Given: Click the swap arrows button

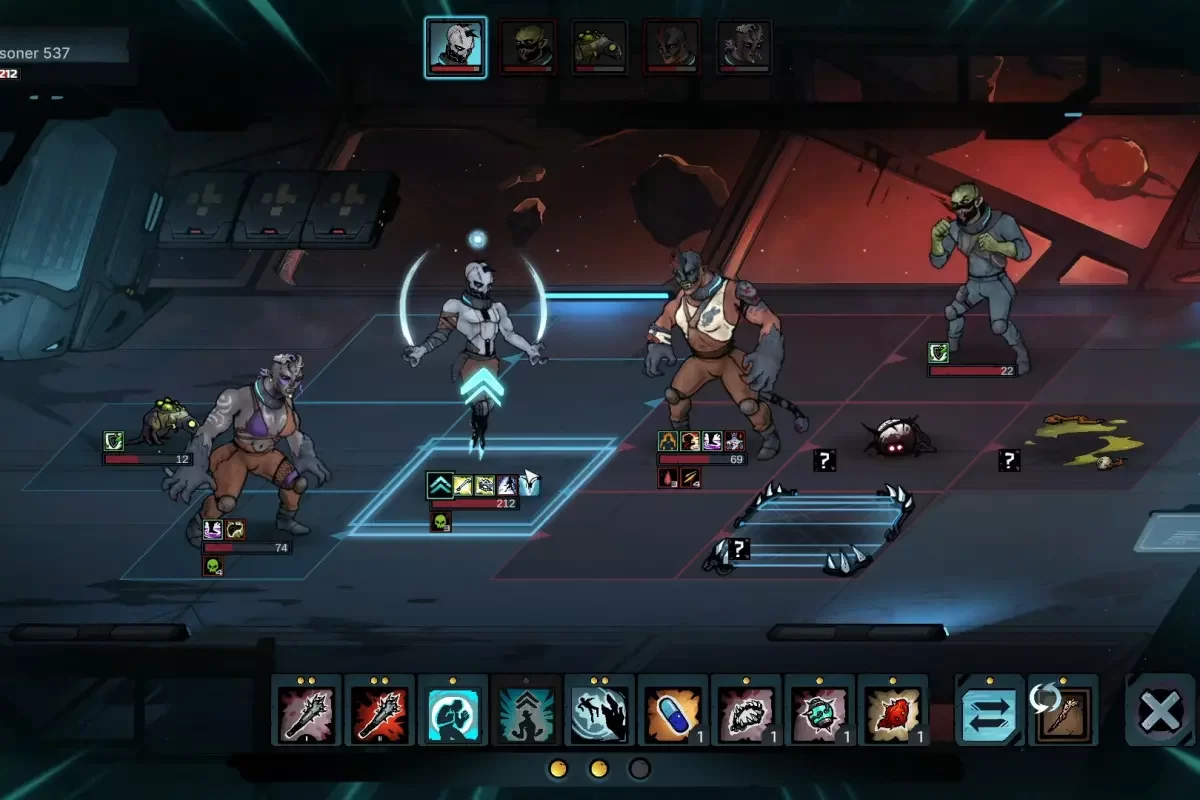Looking at the screenshot, I should [x=989, y=710].
